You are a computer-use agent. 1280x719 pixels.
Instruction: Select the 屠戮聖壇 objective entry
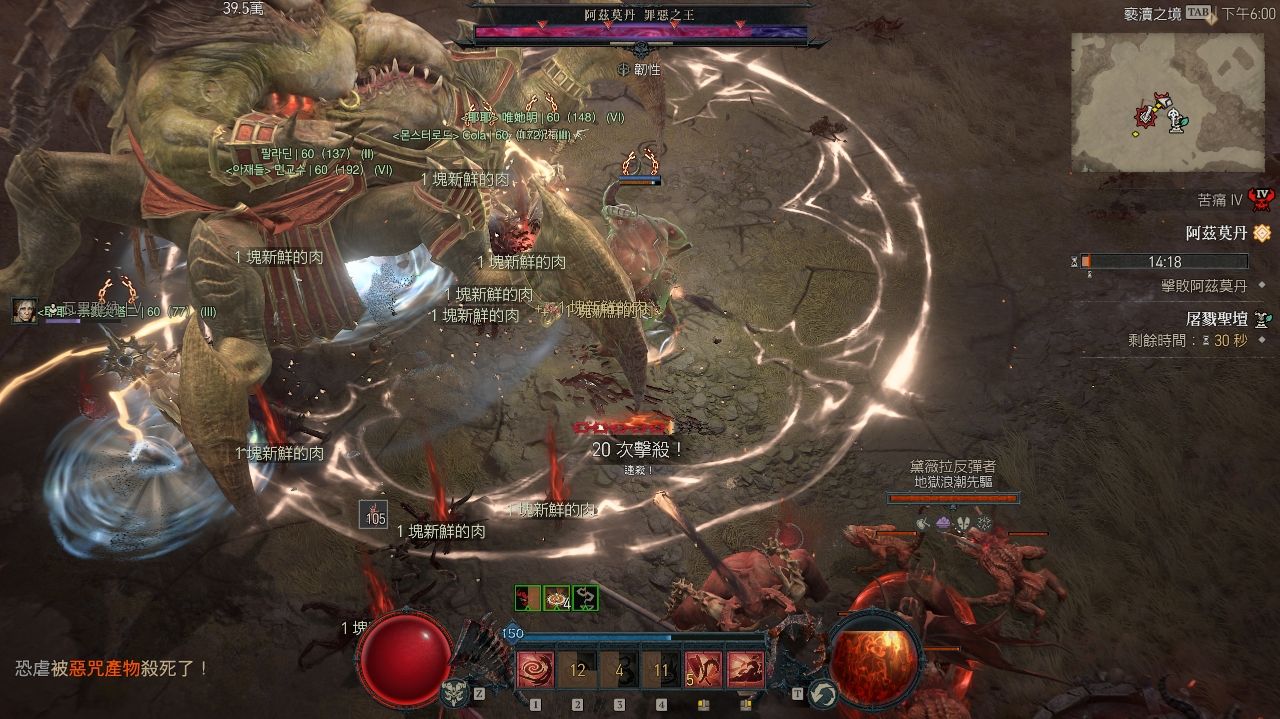point(1214,319)
